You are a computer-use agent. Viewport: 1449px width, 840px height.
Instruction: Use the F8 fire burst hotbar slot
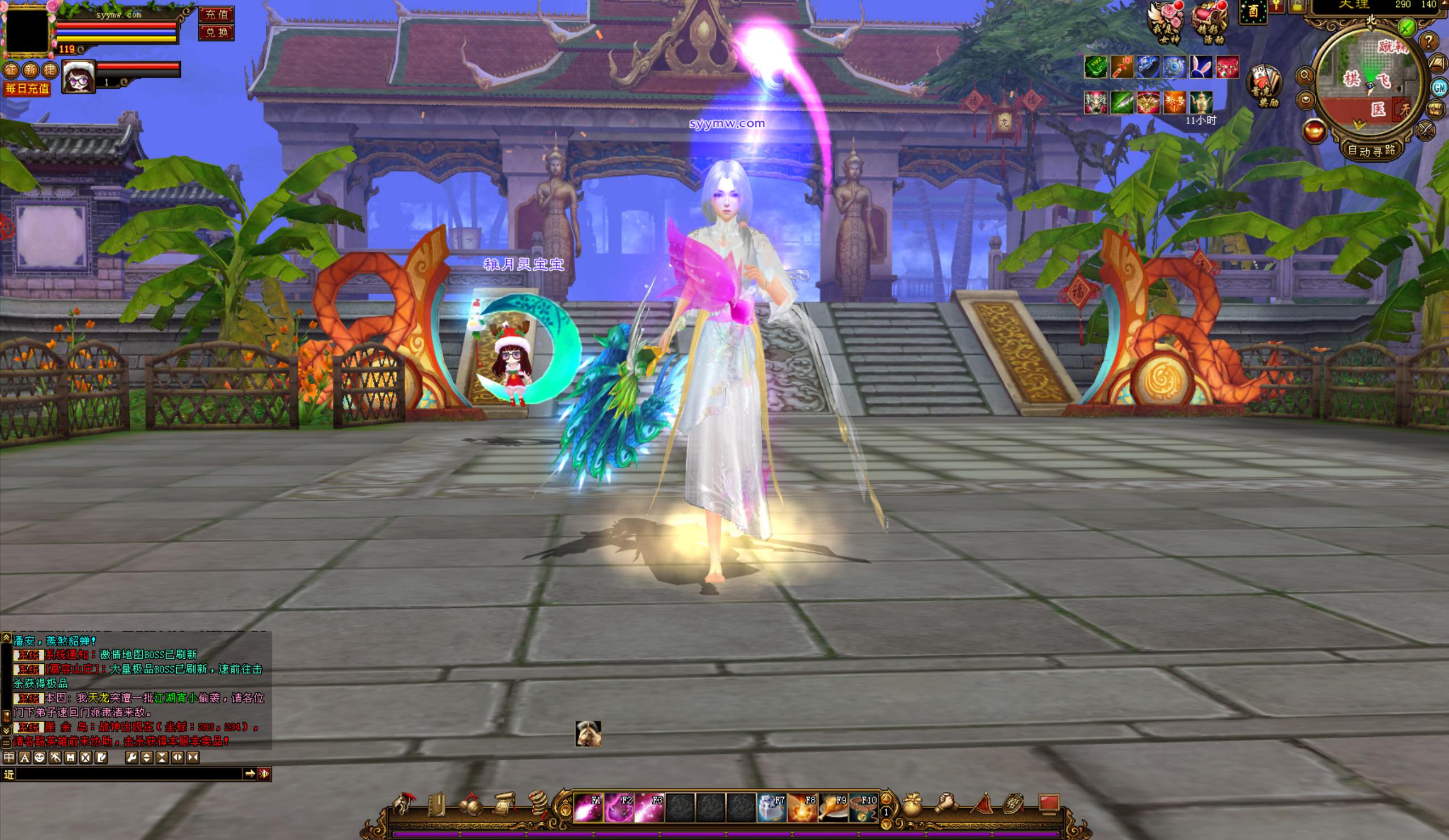pyautogui.click(x=802, y=807)
